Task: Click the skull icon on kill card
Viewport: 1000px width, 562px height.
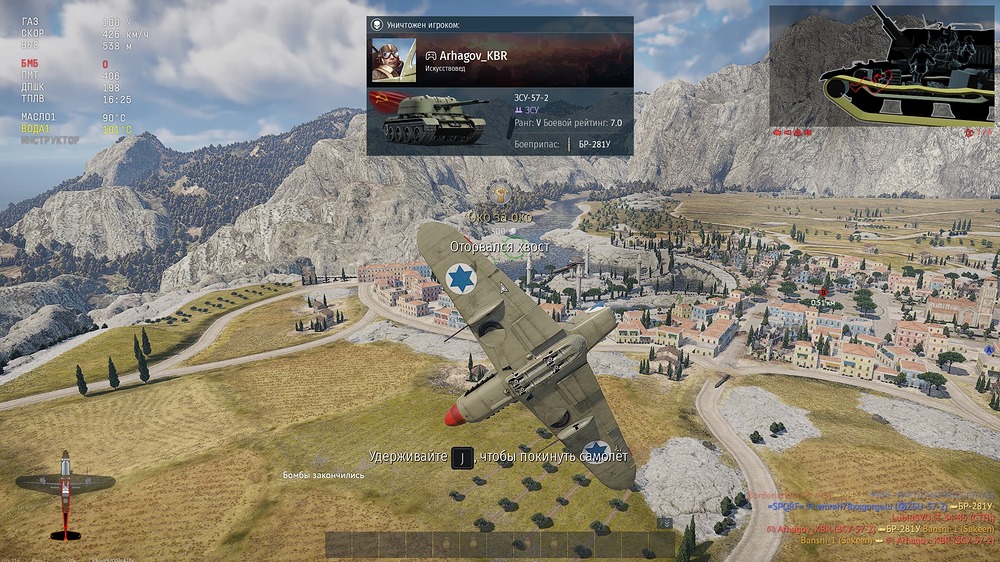Action: pyautogui.click(x=376, y=23)
